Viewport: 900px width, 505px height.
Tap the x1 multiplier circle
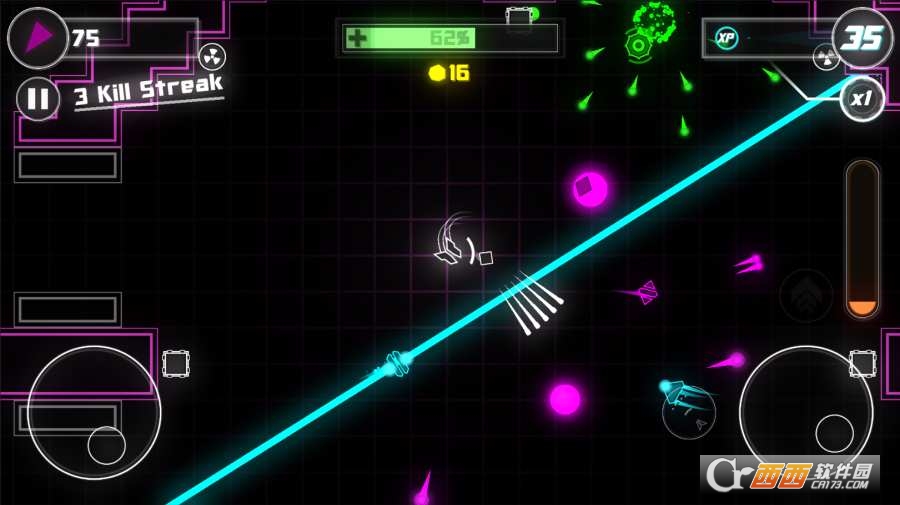pyautogui.click(x=861, y=100)
